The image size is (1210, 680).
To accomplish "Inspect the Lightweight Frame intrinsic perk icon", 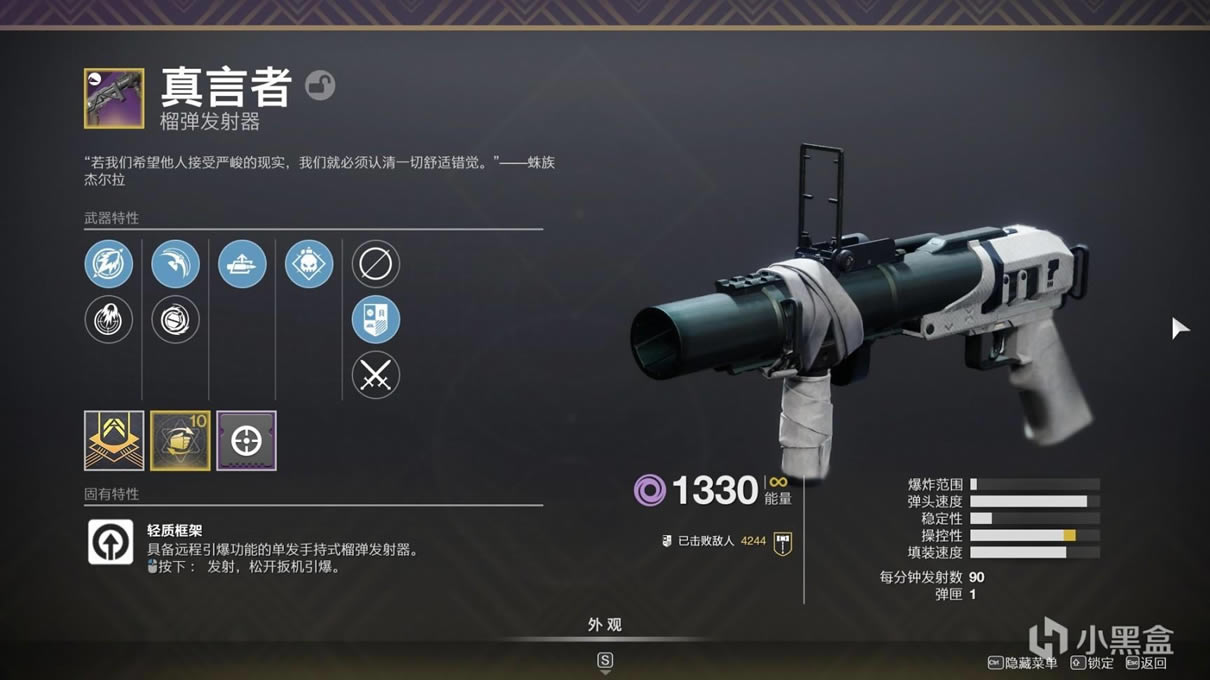I will click(110, 541).
